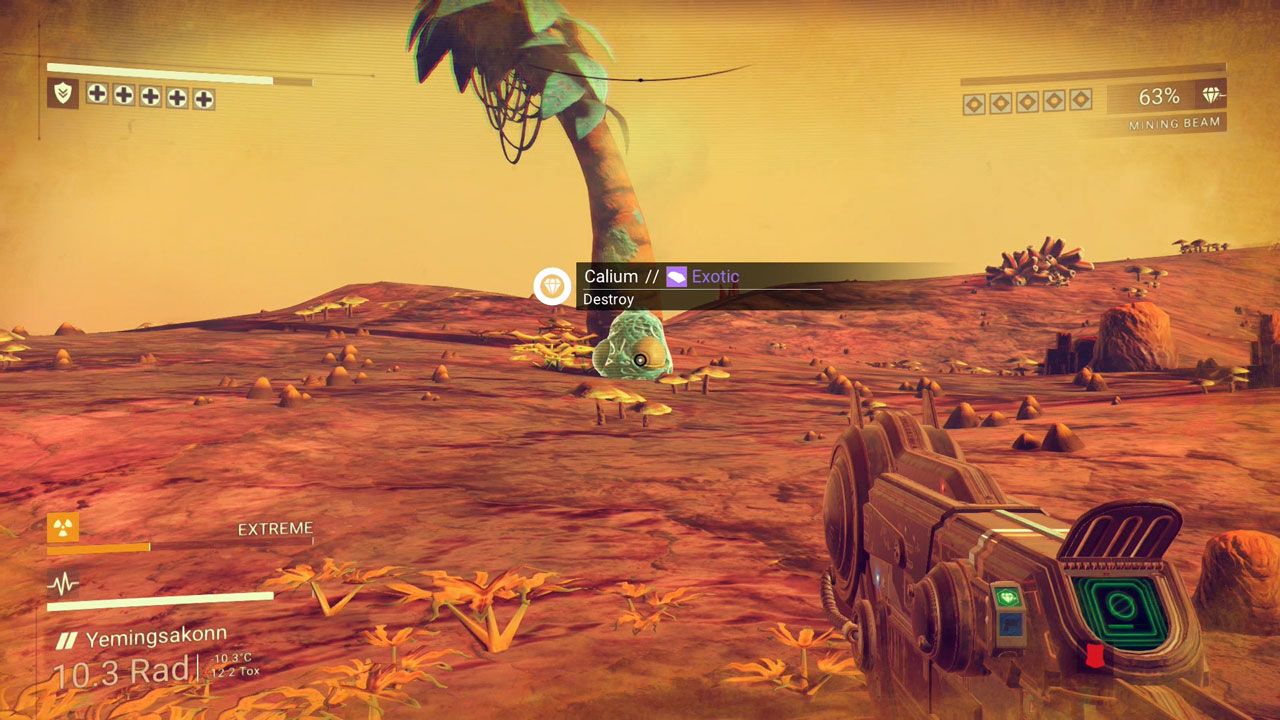Click the Destroy action label
The width and height of the screenshot is (1280, 720).
click(611, 299)
